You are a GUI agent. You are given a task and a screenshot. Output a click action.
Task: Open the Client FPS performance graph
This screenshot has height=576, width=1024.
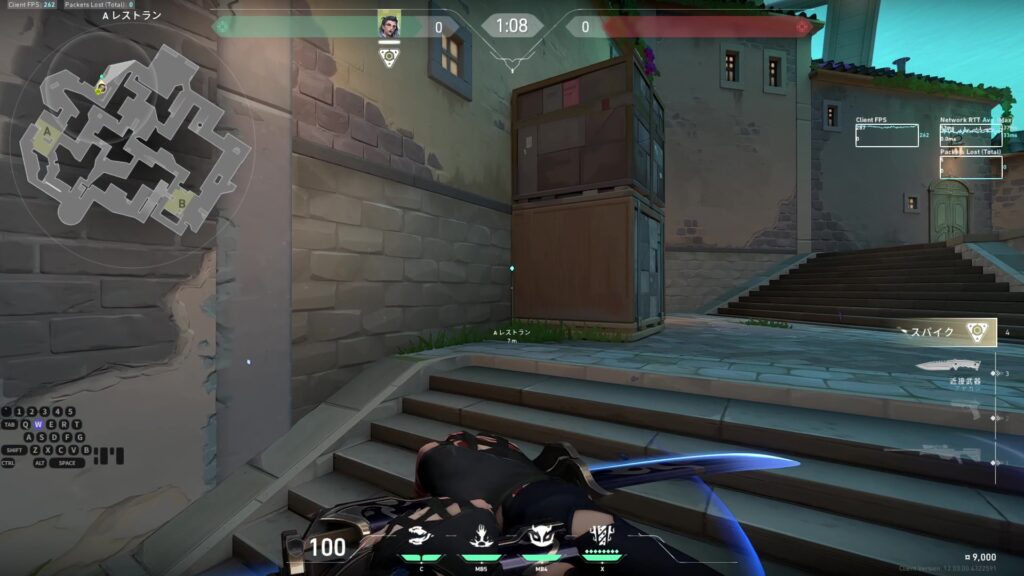[886, 135]
